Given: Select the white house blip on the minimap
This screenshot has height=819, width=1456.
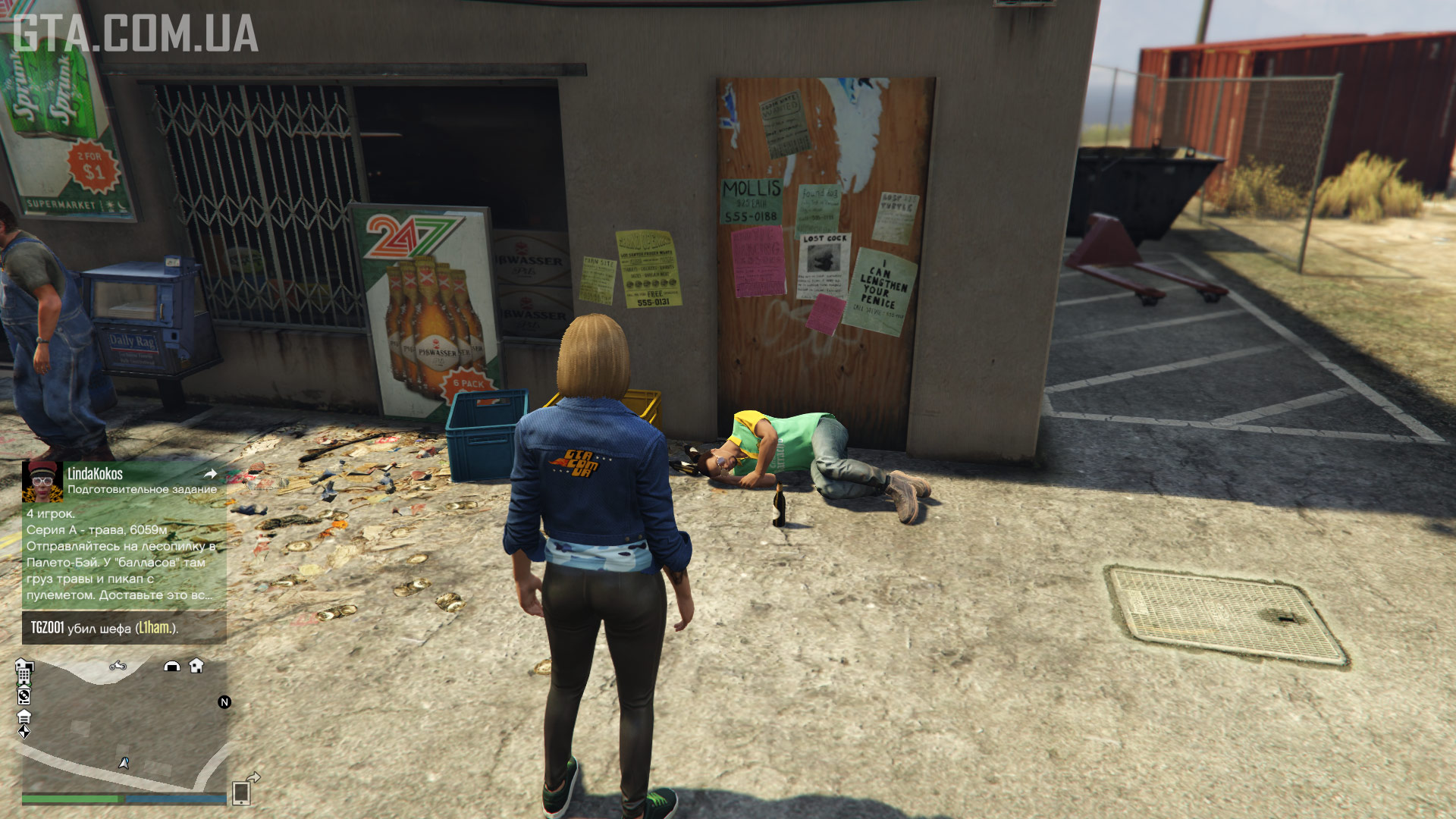Looking at the screenshot, I should tap(196, 666).
